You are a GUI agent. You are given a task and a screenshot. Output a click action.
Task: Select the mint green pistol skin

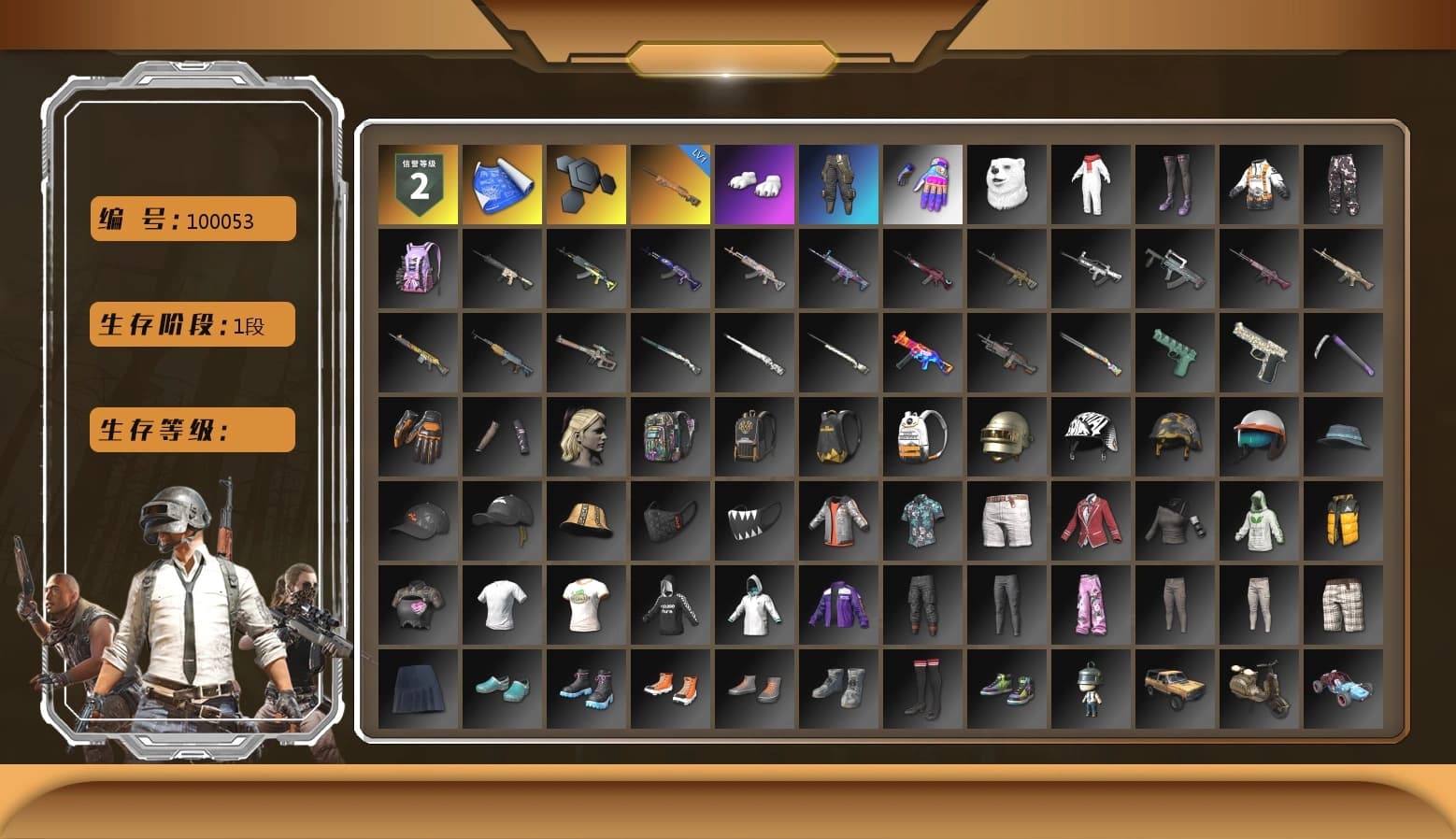click(x=1176, y=353)
